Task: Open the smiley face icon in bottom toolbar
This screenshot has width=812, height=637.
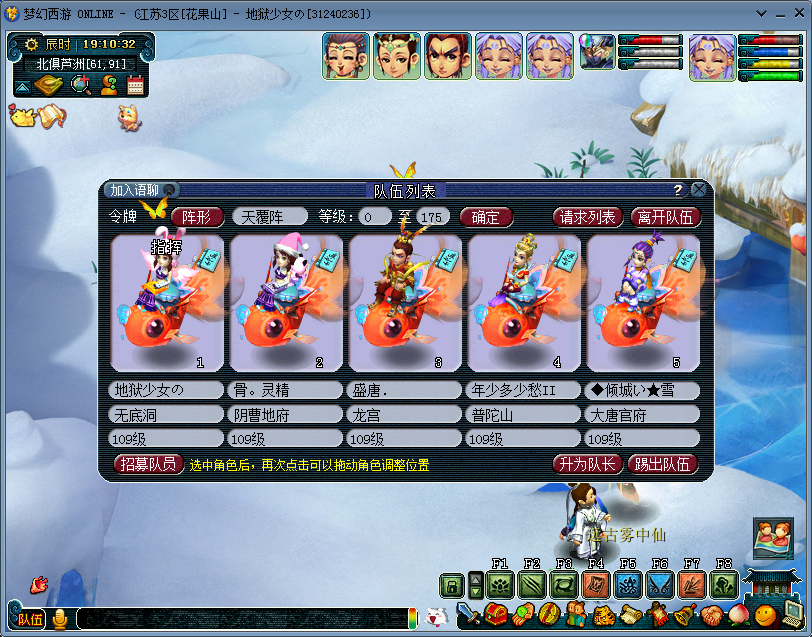Action: (x=765, y=614)
